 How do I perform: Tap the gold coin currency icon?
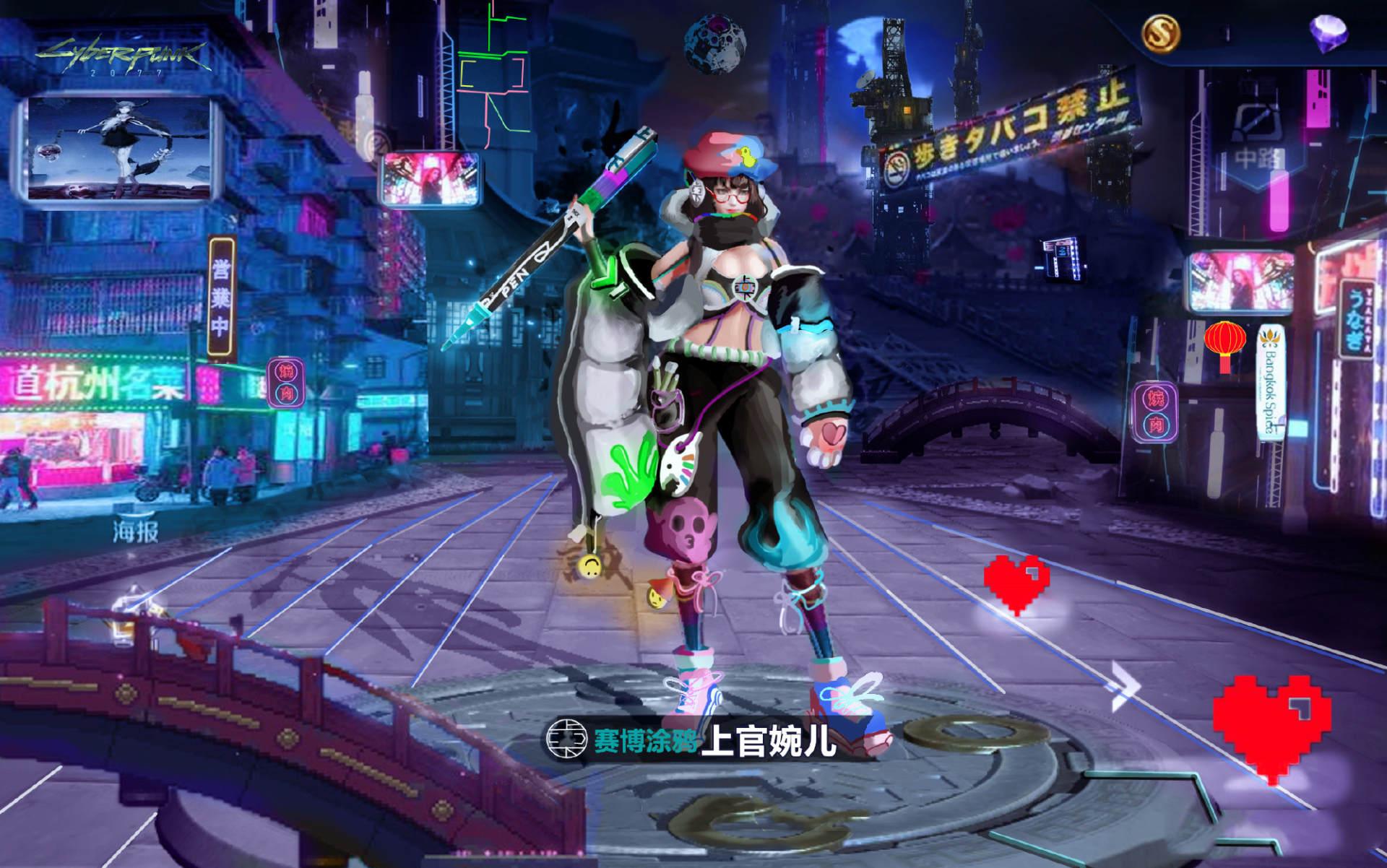coord(1161,34)
